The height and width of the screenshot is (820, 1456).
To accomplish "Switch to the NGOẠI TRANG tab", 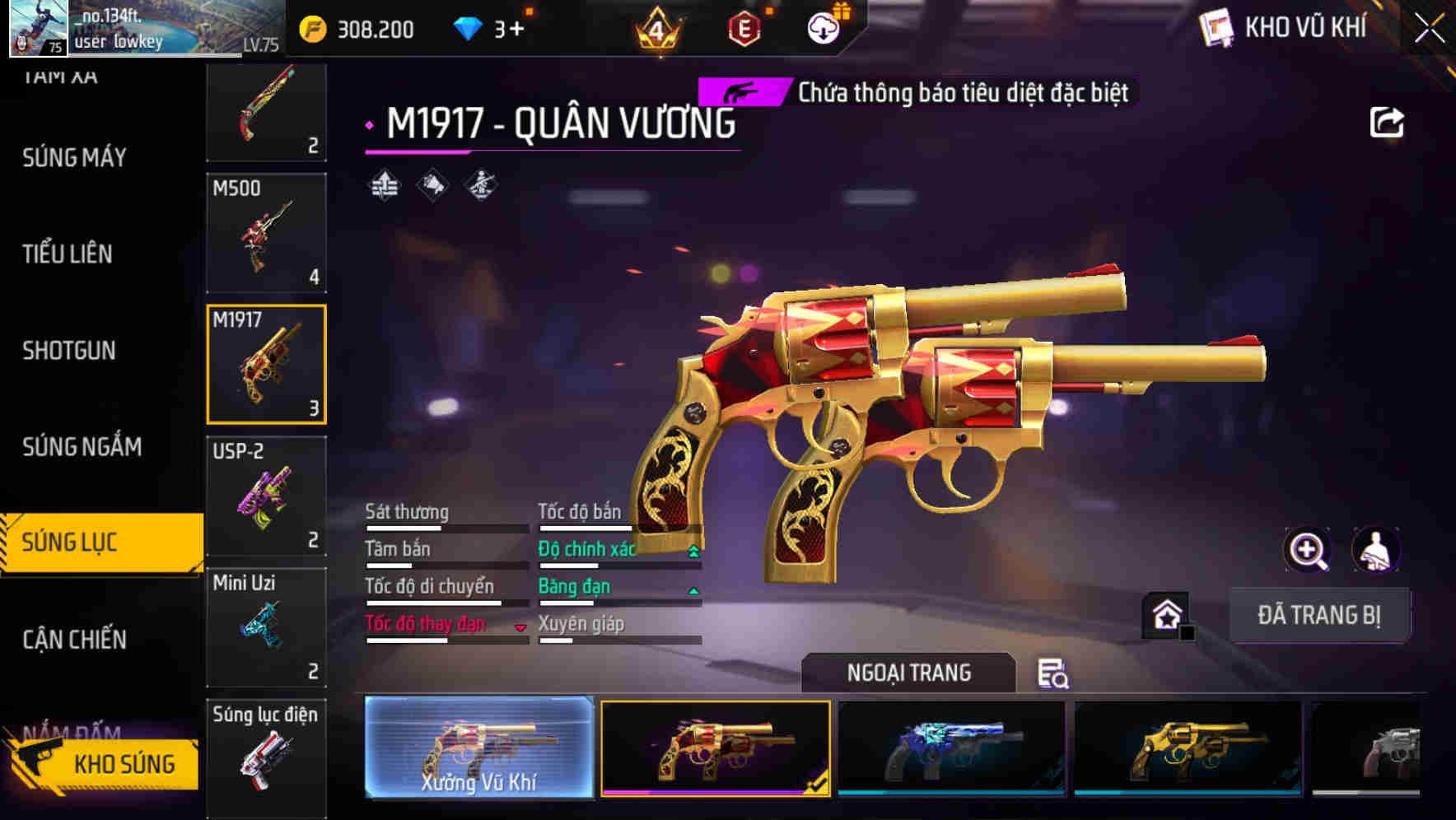I will pos(908,672).
